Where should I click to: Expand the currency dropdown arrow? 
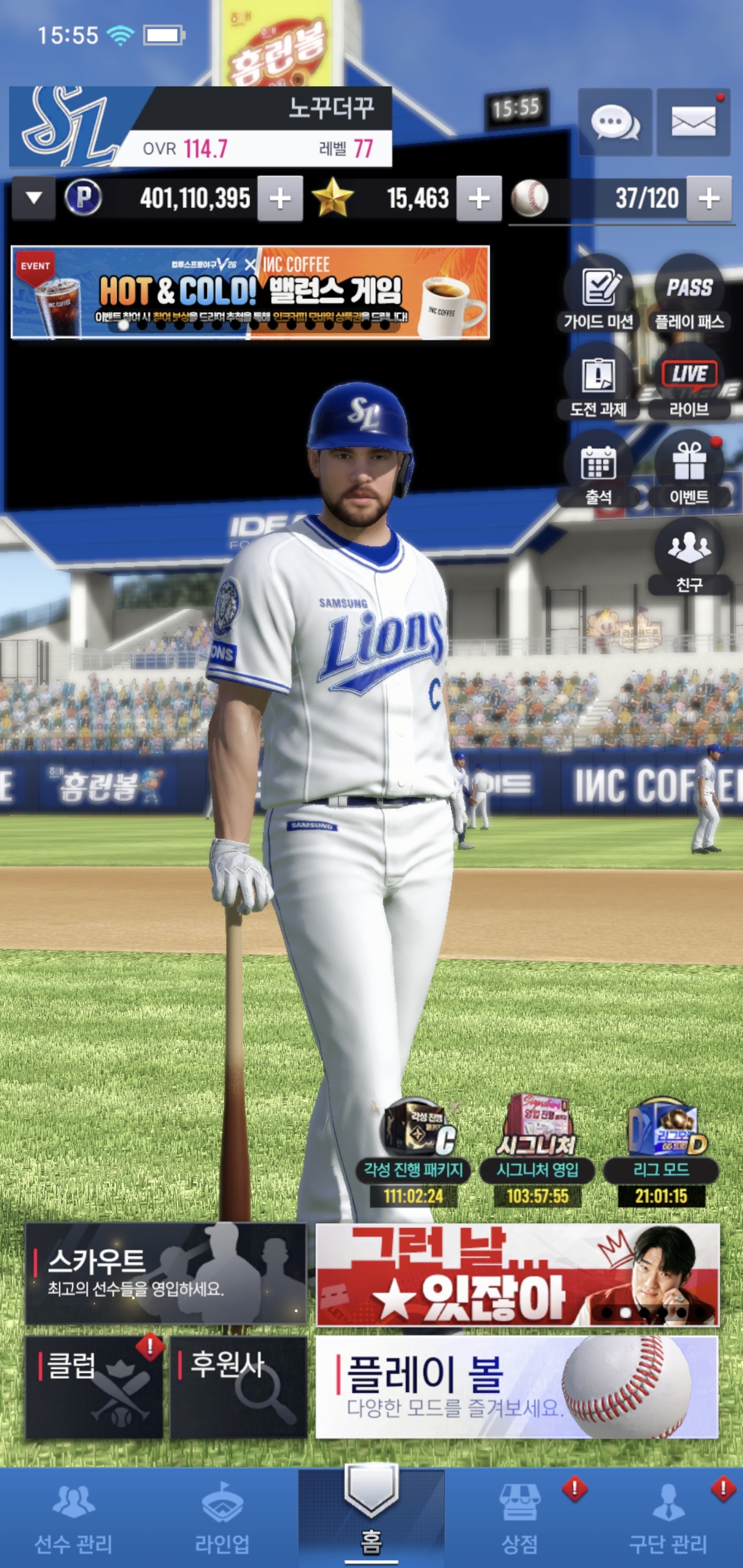34,199
